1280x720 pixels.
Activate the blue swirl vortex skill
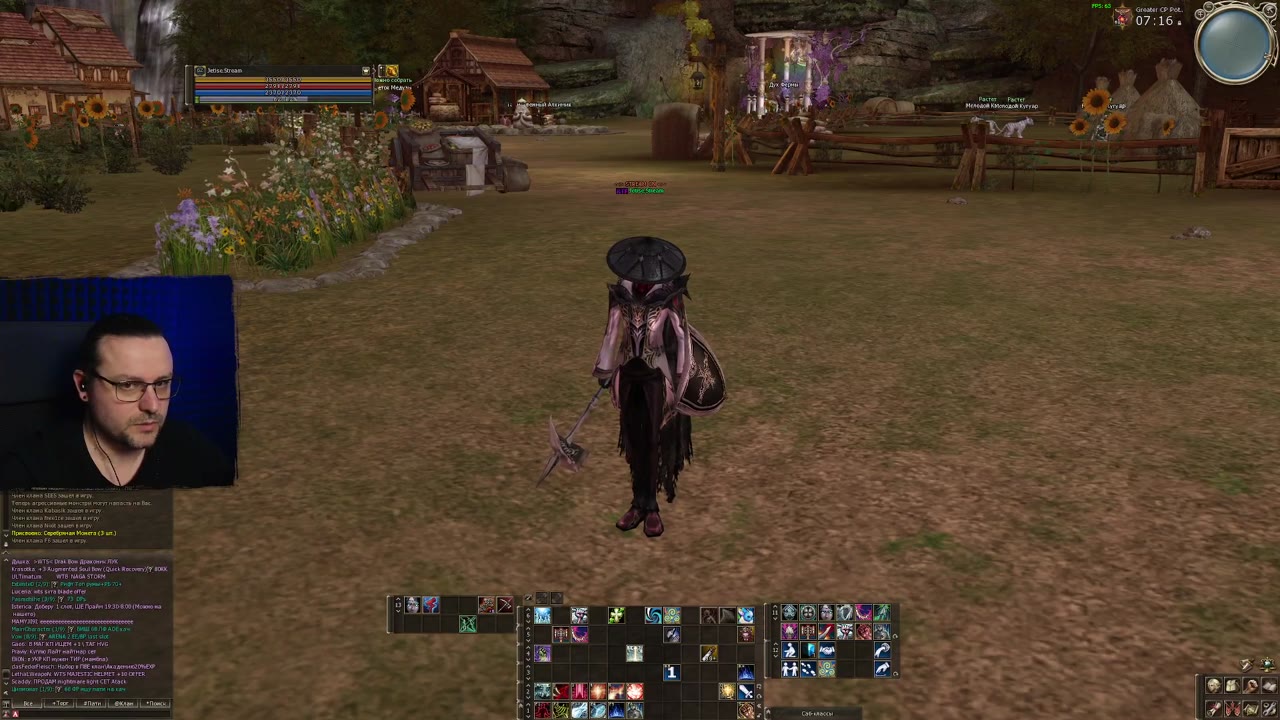point(653,616)
